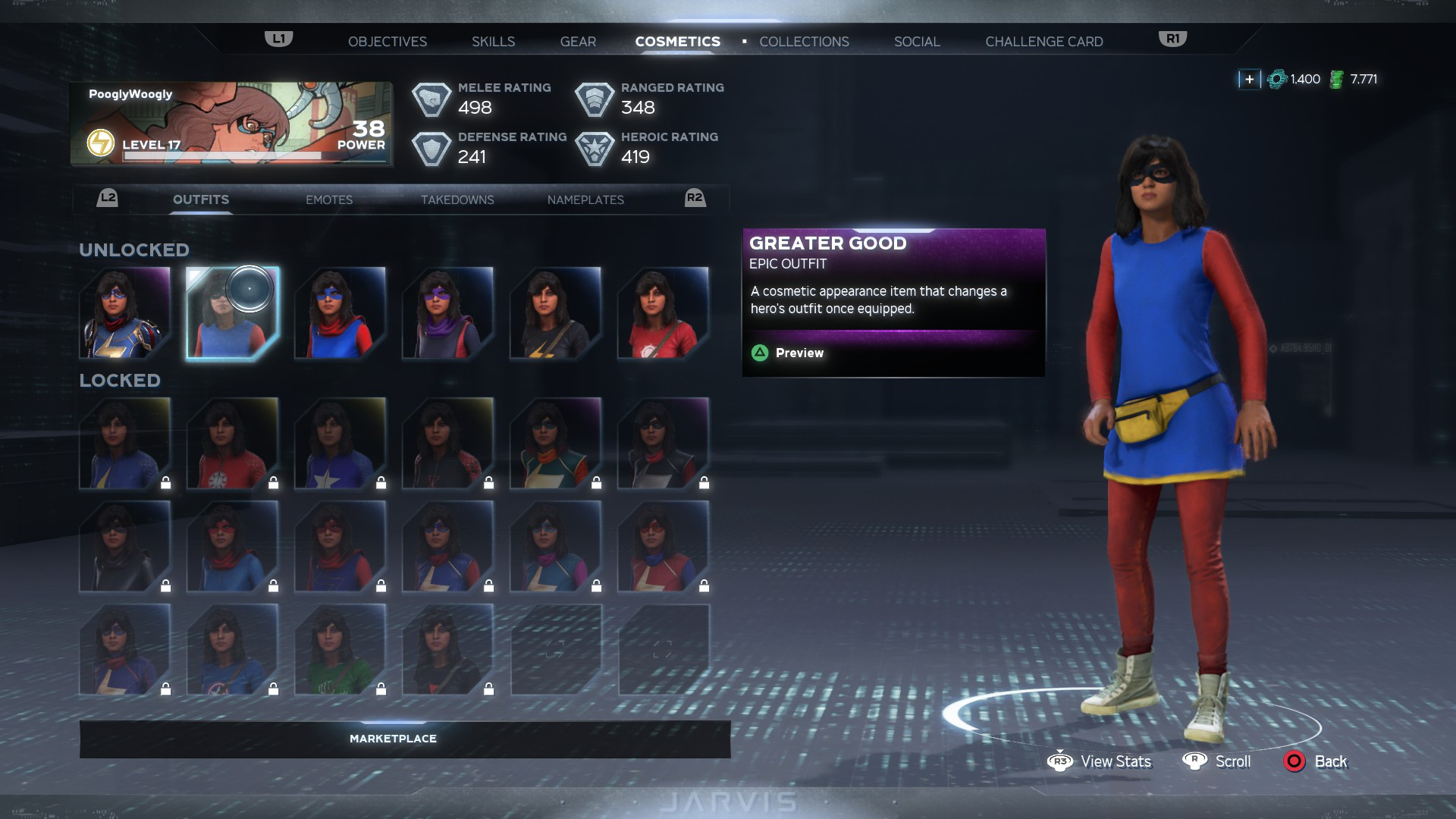Image resolution: width=1456 pixels, height=819 pixels.
Task: Click the PooglyWoogly nameplate banner
Action: coord(231,124)
